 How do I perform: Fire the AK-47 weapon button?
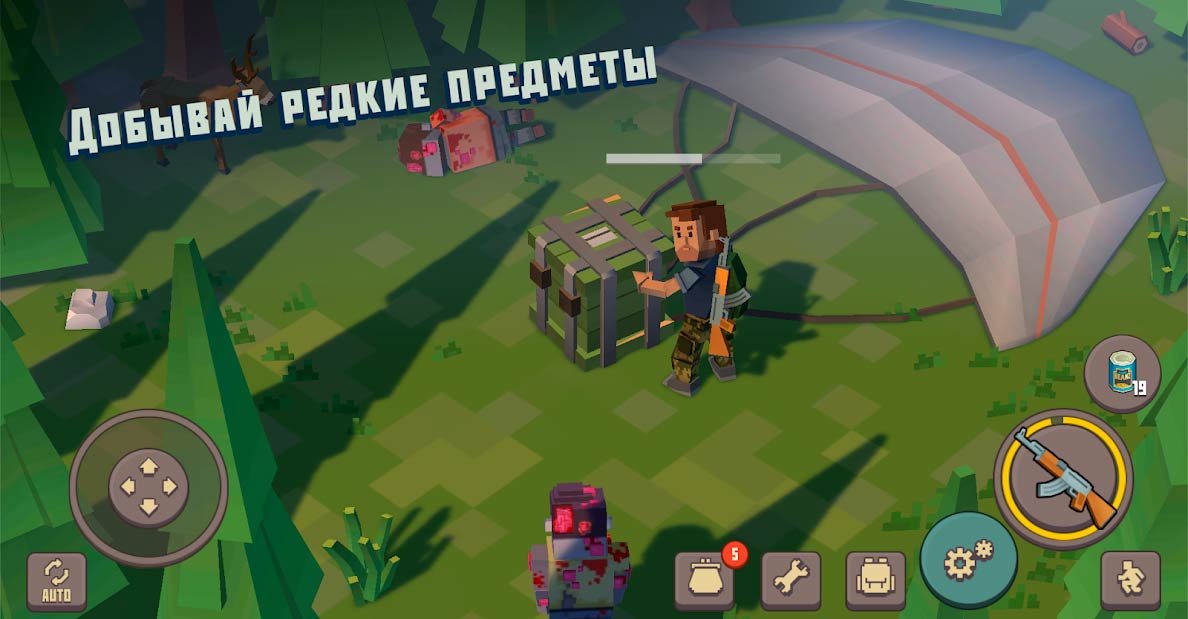pyautogui.click(x=1063, y=479)
